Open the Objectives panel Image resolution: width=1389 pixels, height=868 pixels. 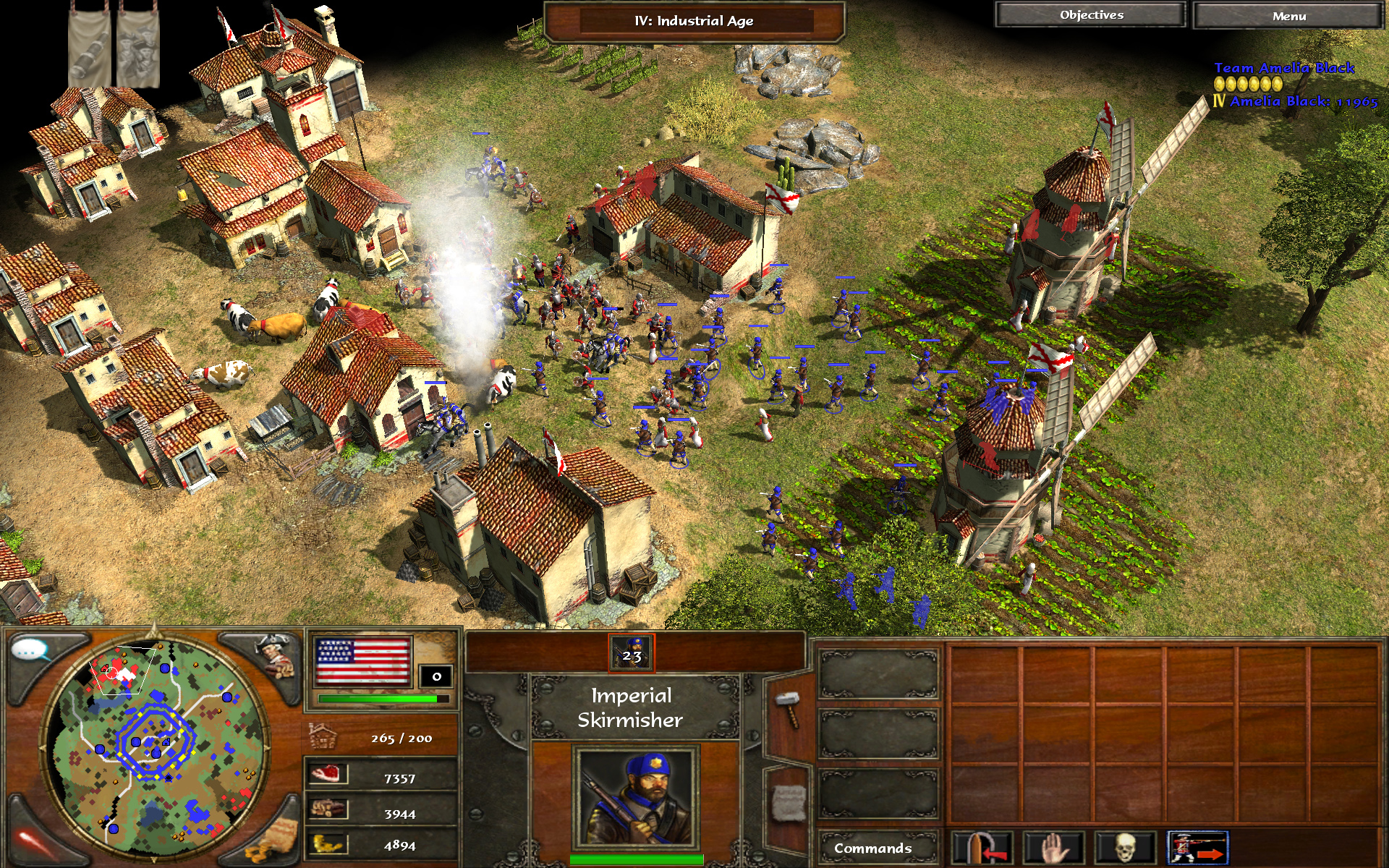[x=1091, y=15]
